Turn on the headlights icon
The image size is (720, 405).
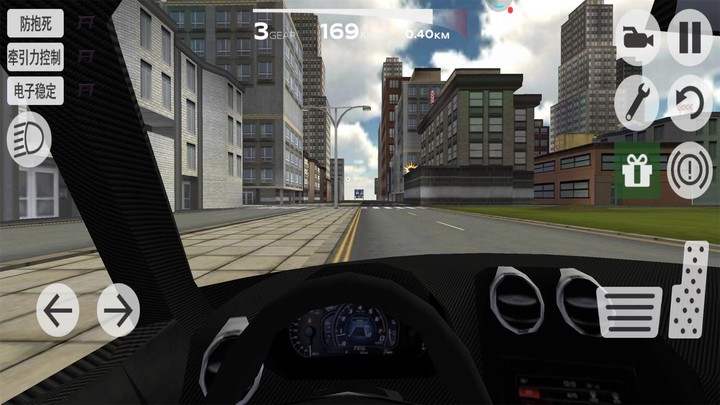pyautogui.click(x=29, y=140)
